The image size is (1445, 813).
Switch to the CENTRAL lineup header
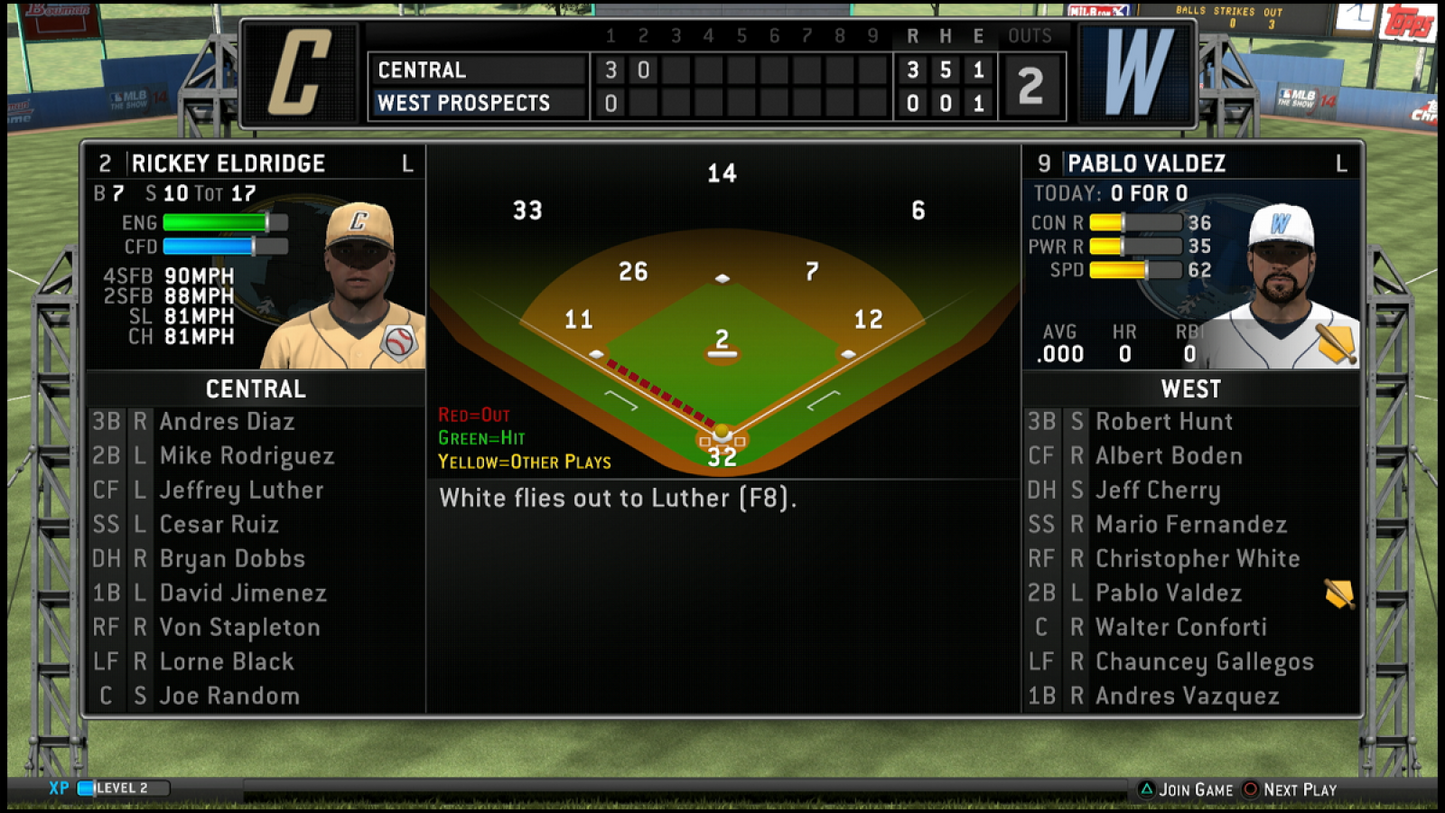[x=255, y=389]
